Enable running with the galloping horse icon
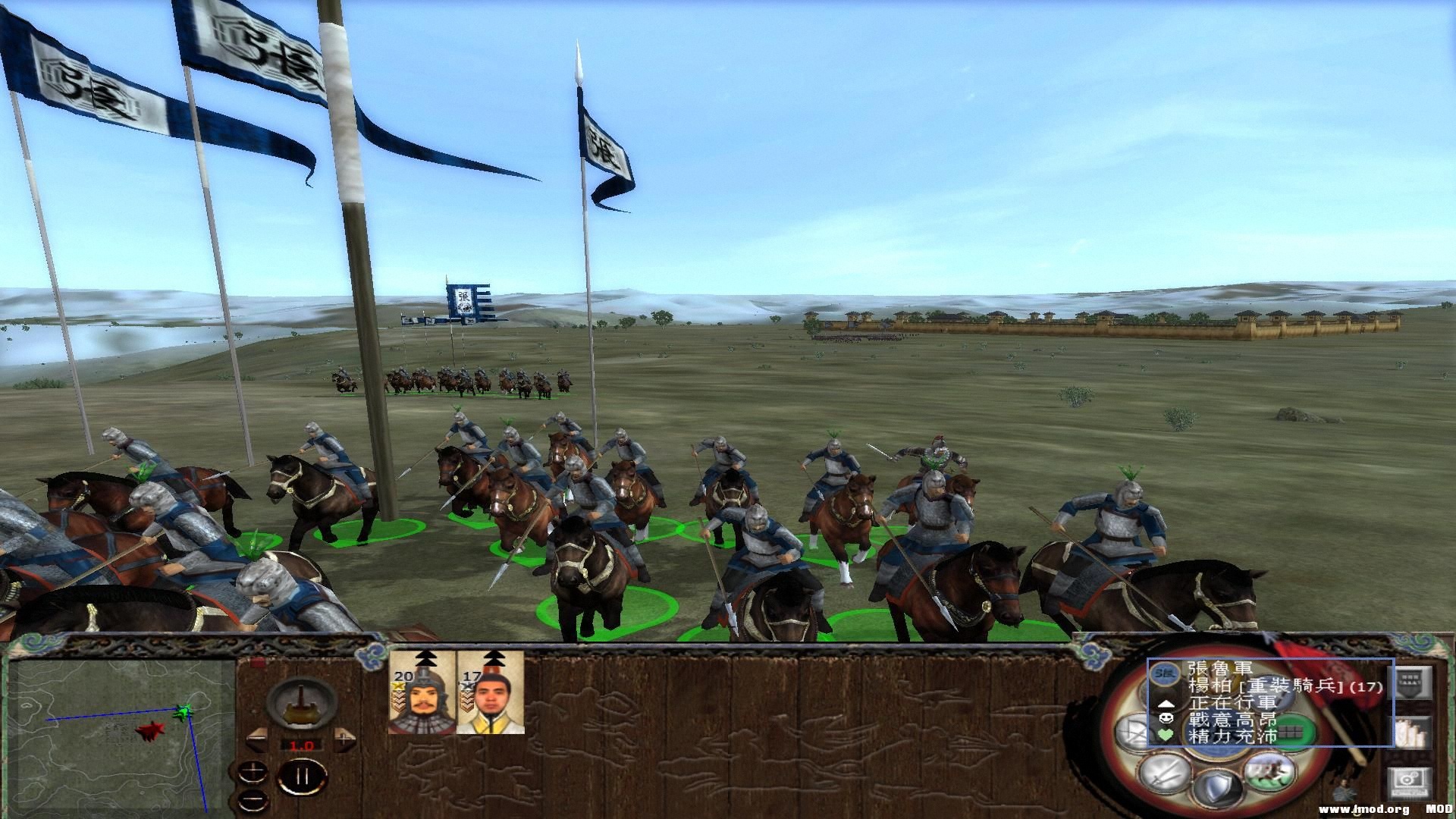 pyautogui.click(x=1269, y=776)
